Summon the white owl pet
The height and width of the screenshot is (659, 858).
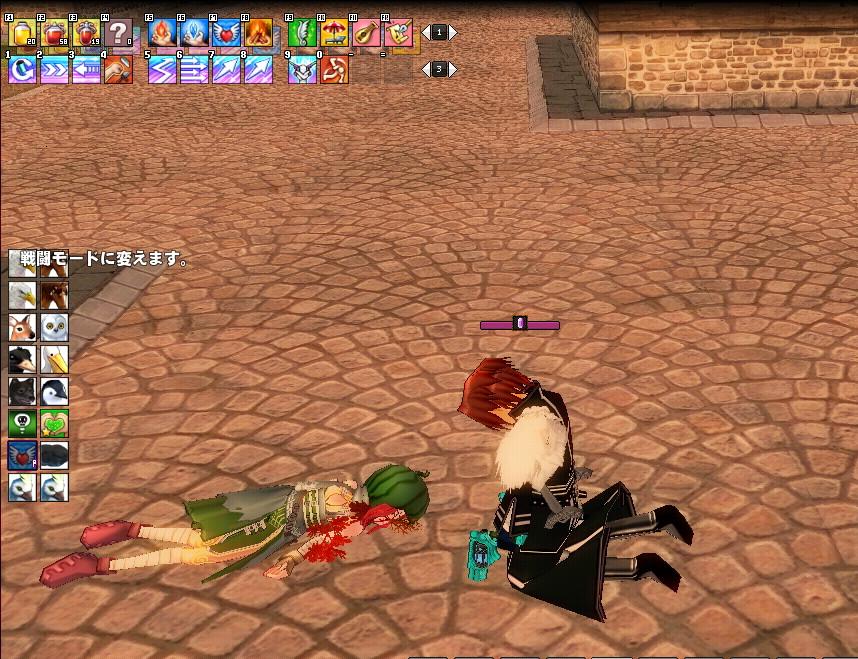pyautogui.click(x=54, y=327)
